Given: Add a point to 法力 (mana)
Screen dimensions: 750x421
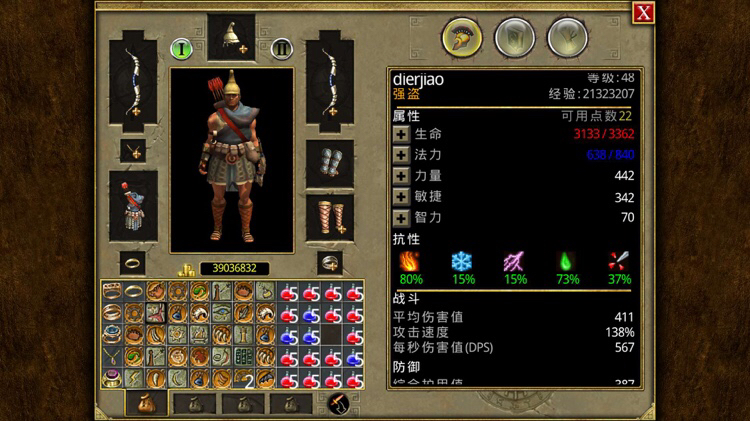Looking at the screenshot, I should click(x=401, y=155).
